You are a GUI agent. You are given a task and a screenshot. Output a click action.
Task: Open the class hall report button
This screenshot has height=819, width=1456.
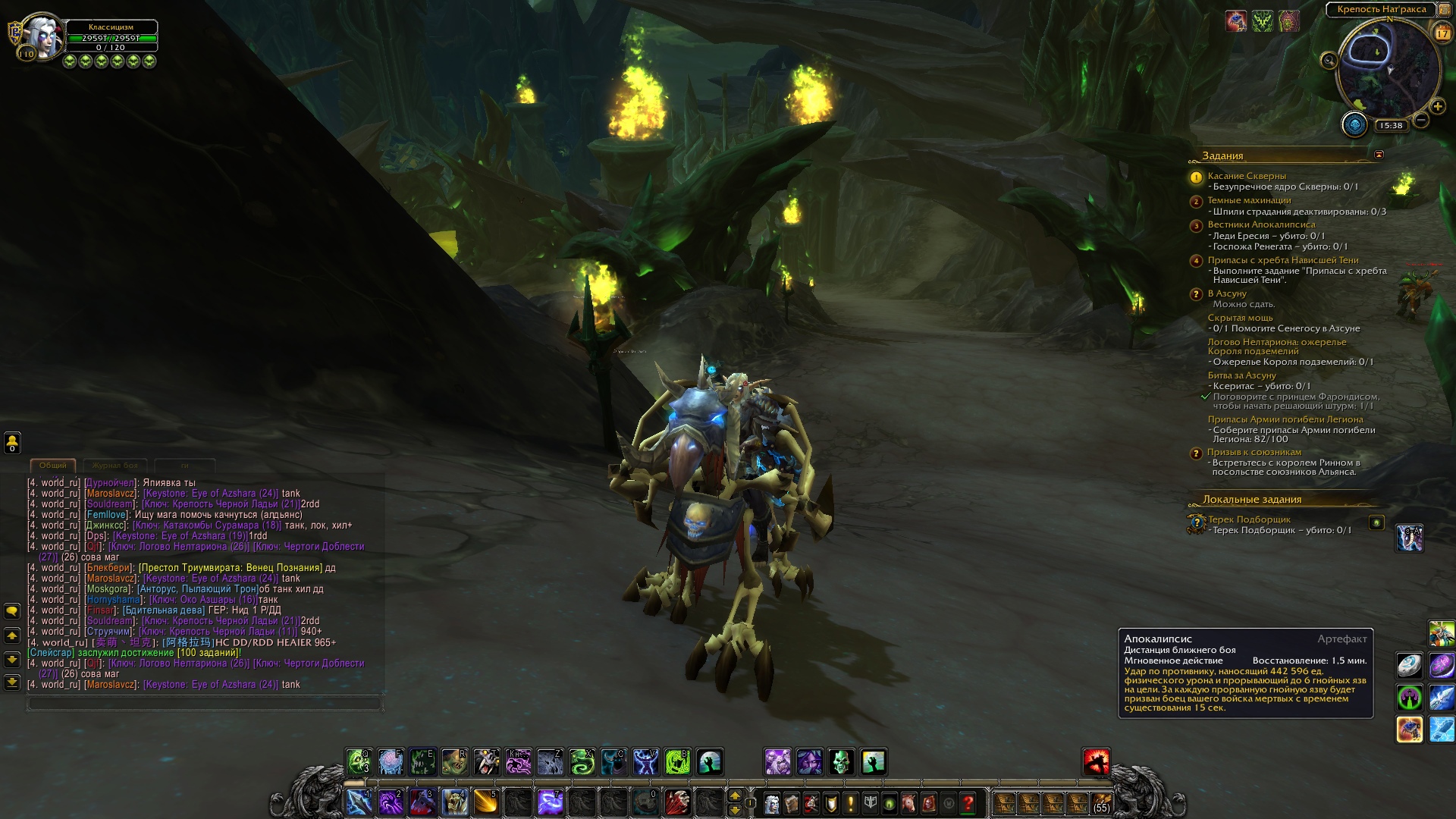(x=1354, y=125)
